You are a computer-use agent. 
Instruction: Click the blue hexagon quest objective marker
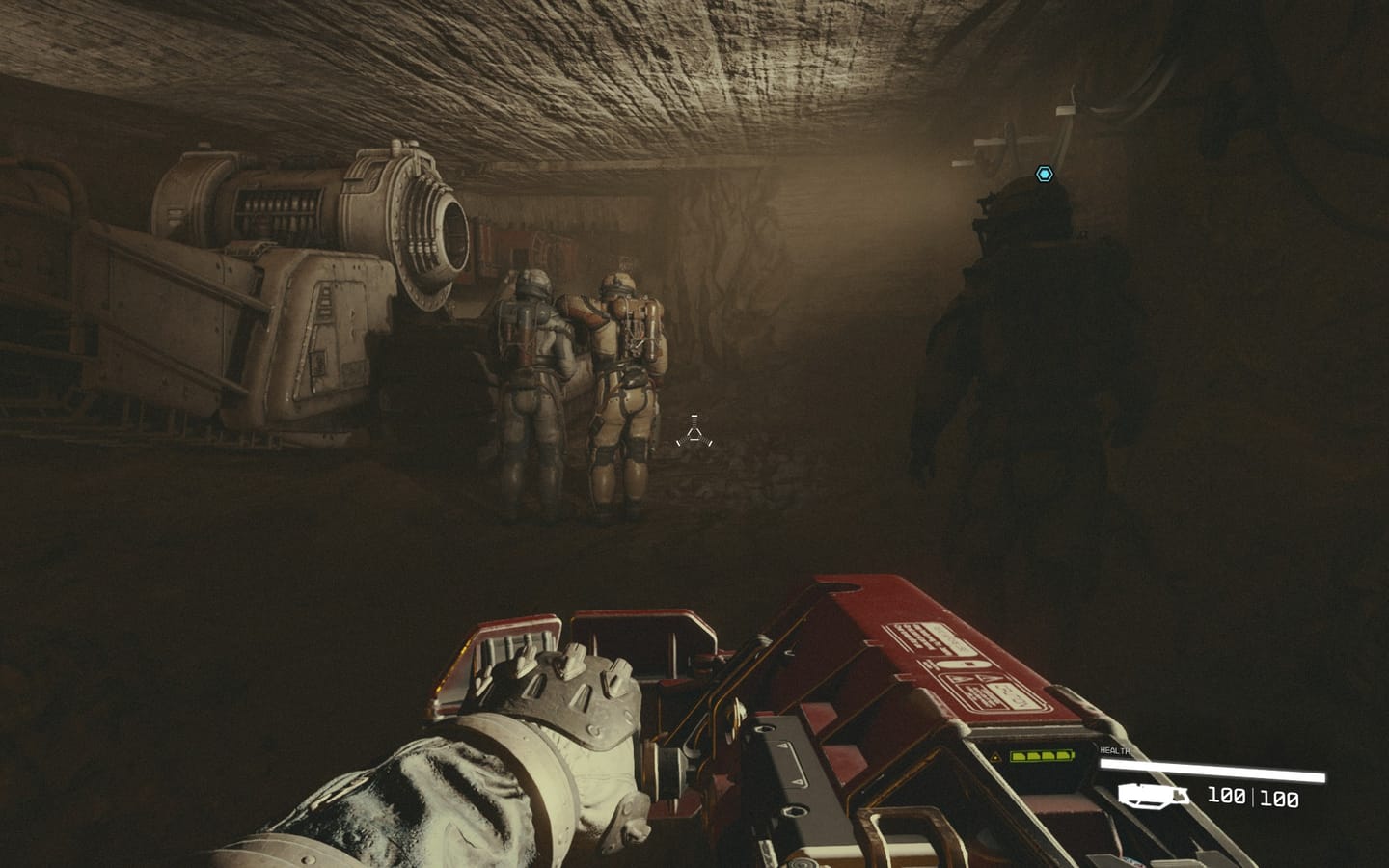tap(1044, 175)
